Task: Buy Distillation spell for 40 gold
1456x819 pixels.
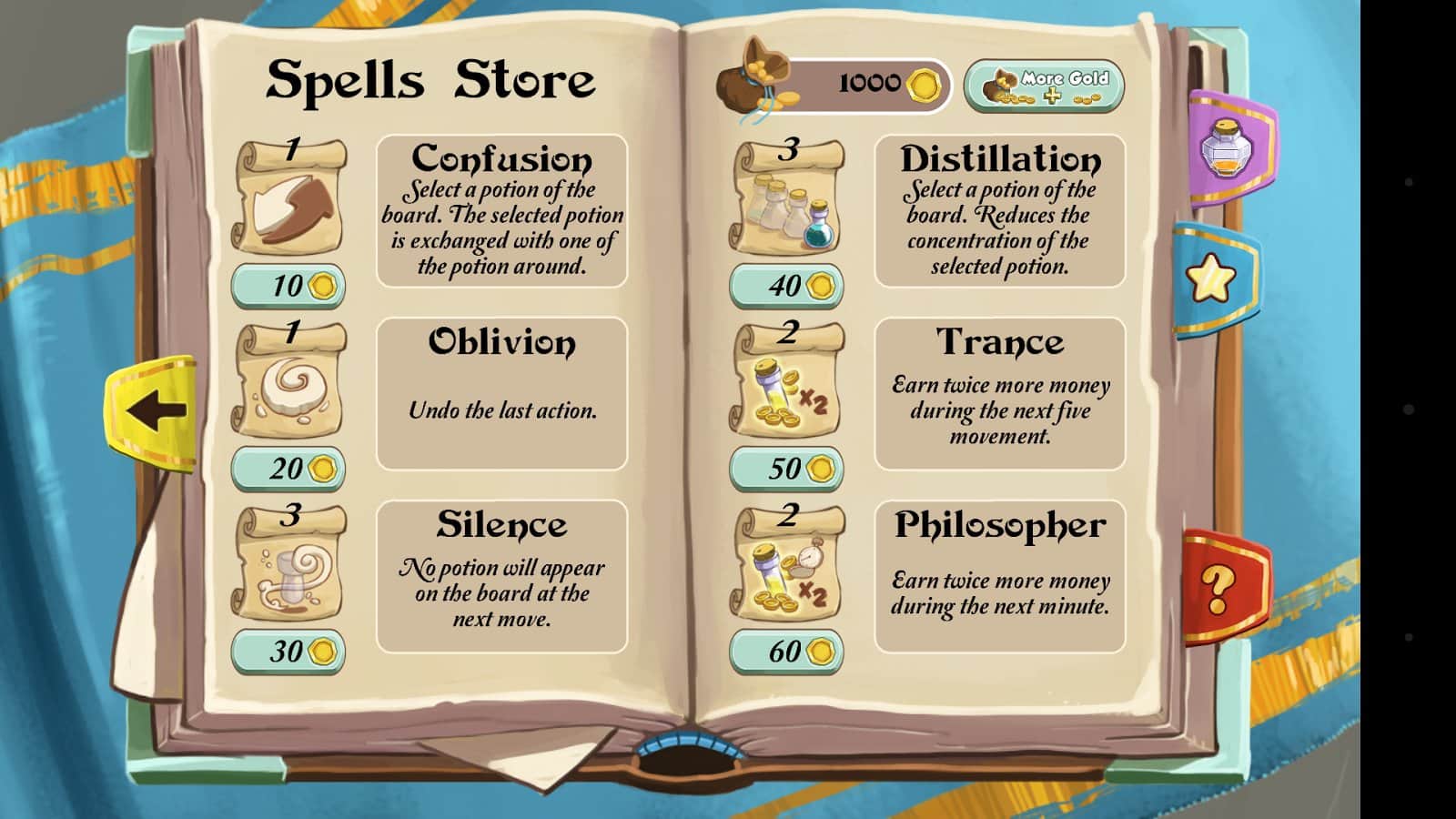Action: pos(786,286)
